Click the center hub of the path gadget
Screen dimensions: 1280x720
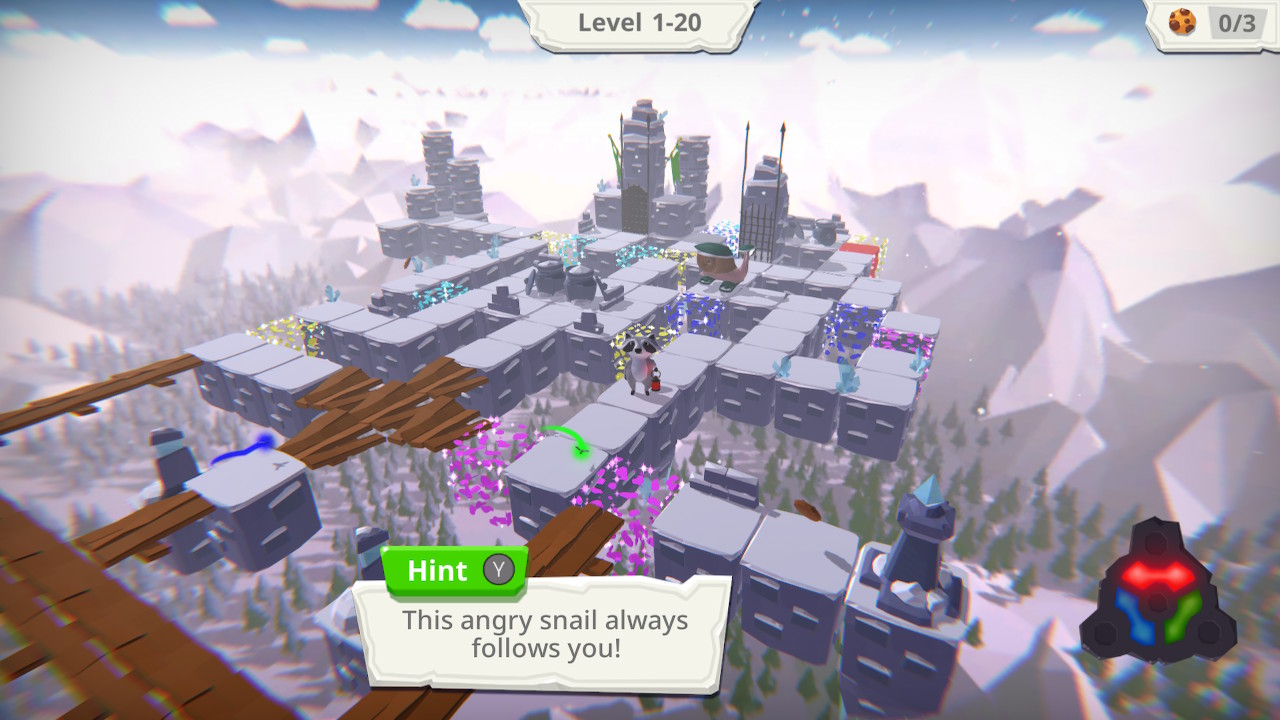[1156, 604]
